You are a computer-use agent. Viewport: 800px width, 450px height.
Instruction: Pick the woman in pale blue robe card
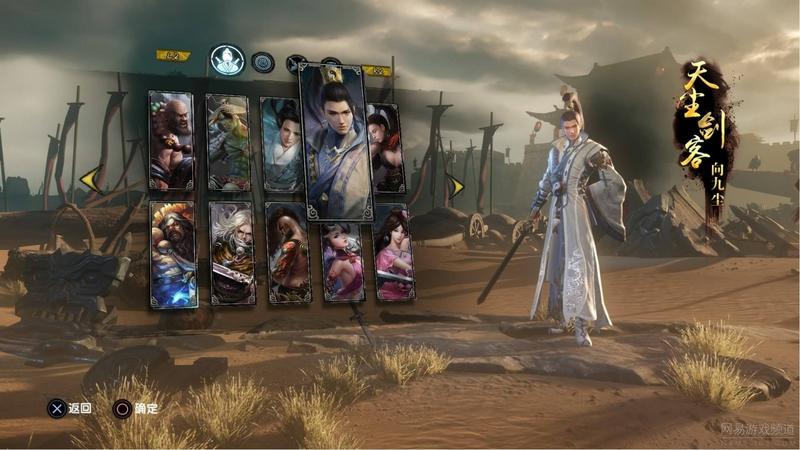pyautogui.click(x=281, y=143)
